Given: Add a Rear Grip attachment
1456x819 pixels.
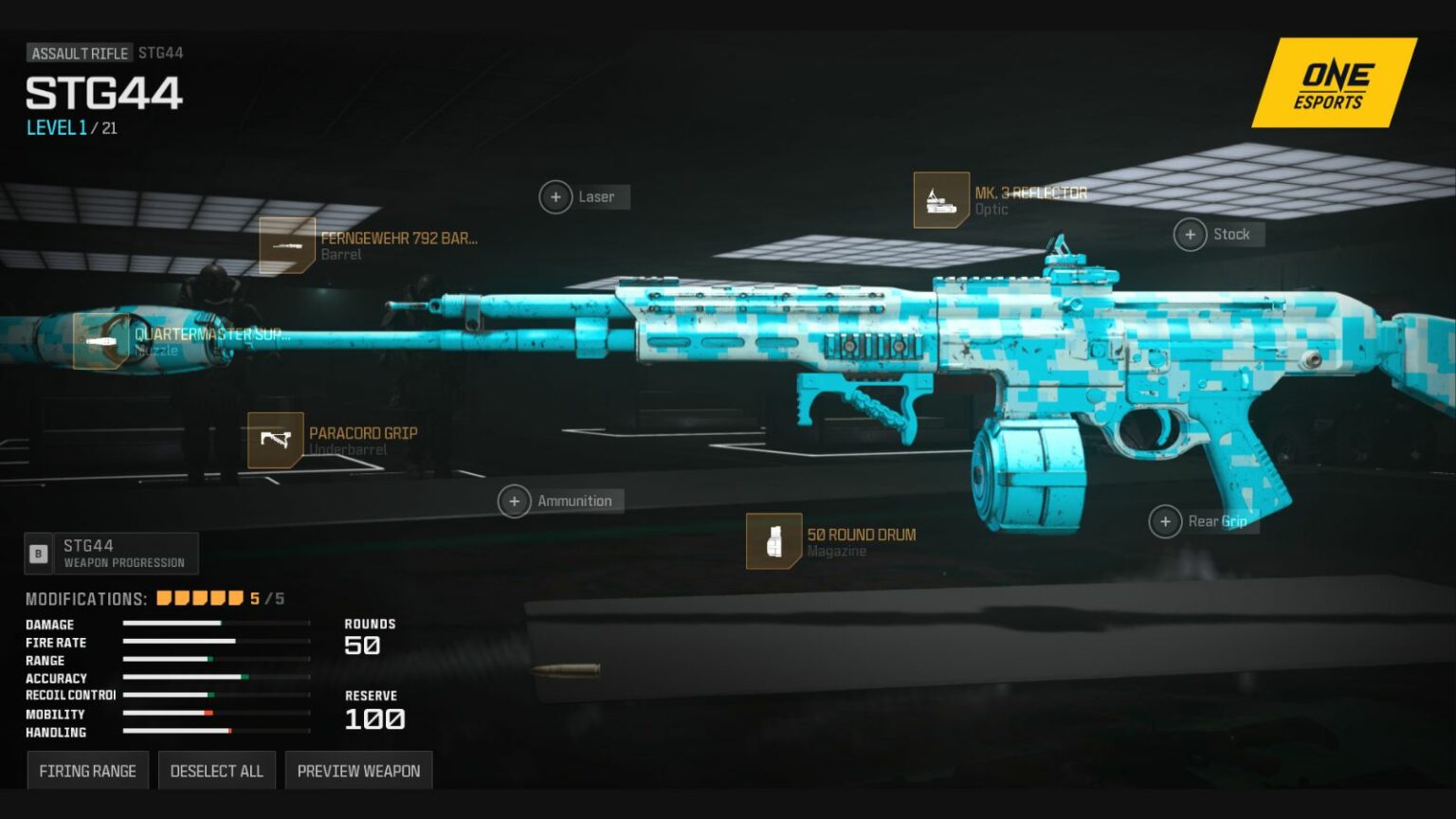Looking at the screenshot, I should click(1166, 521).
